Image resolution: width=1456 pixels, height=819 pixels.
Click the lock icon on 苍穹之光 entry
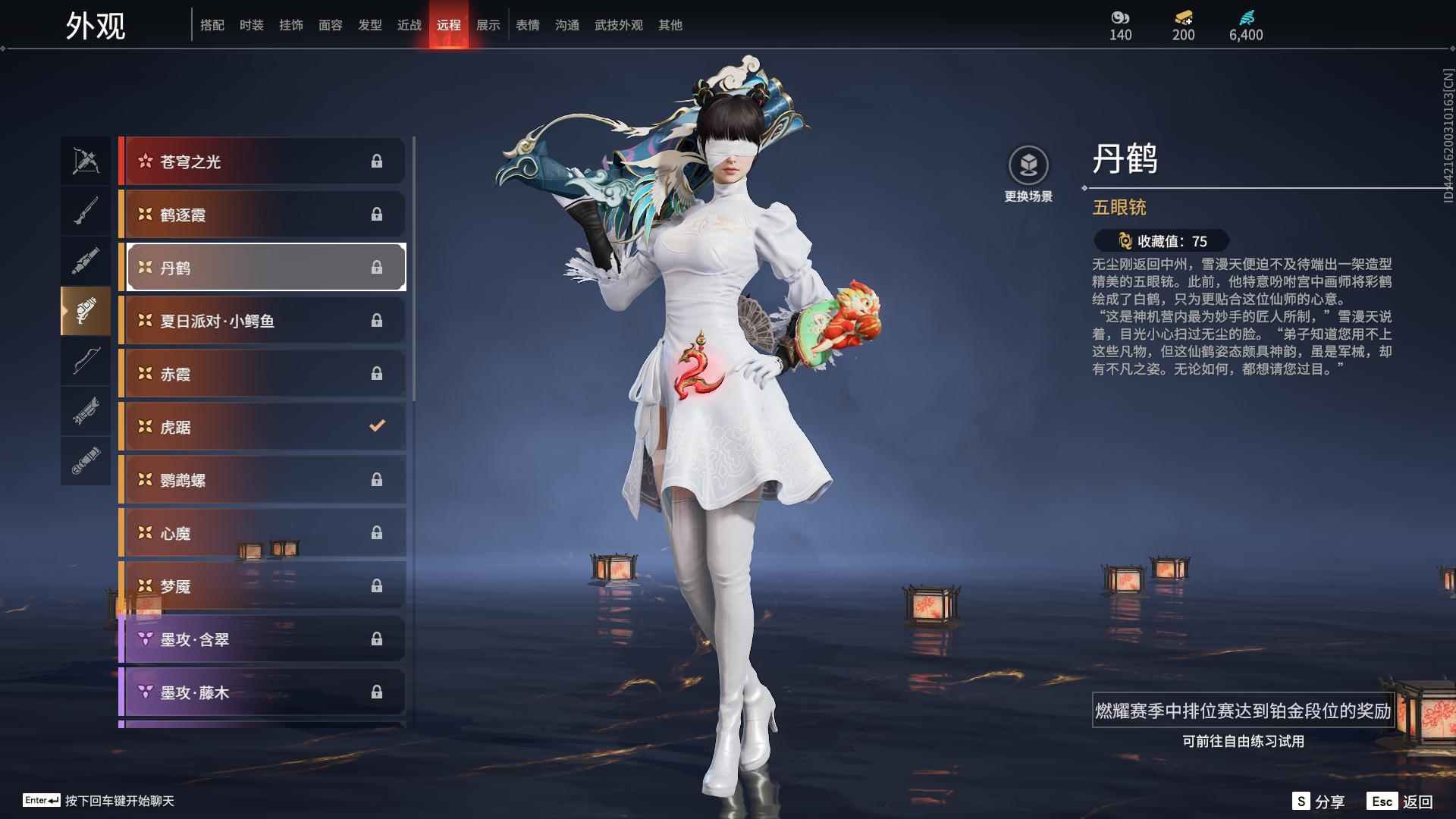point(377,161)
